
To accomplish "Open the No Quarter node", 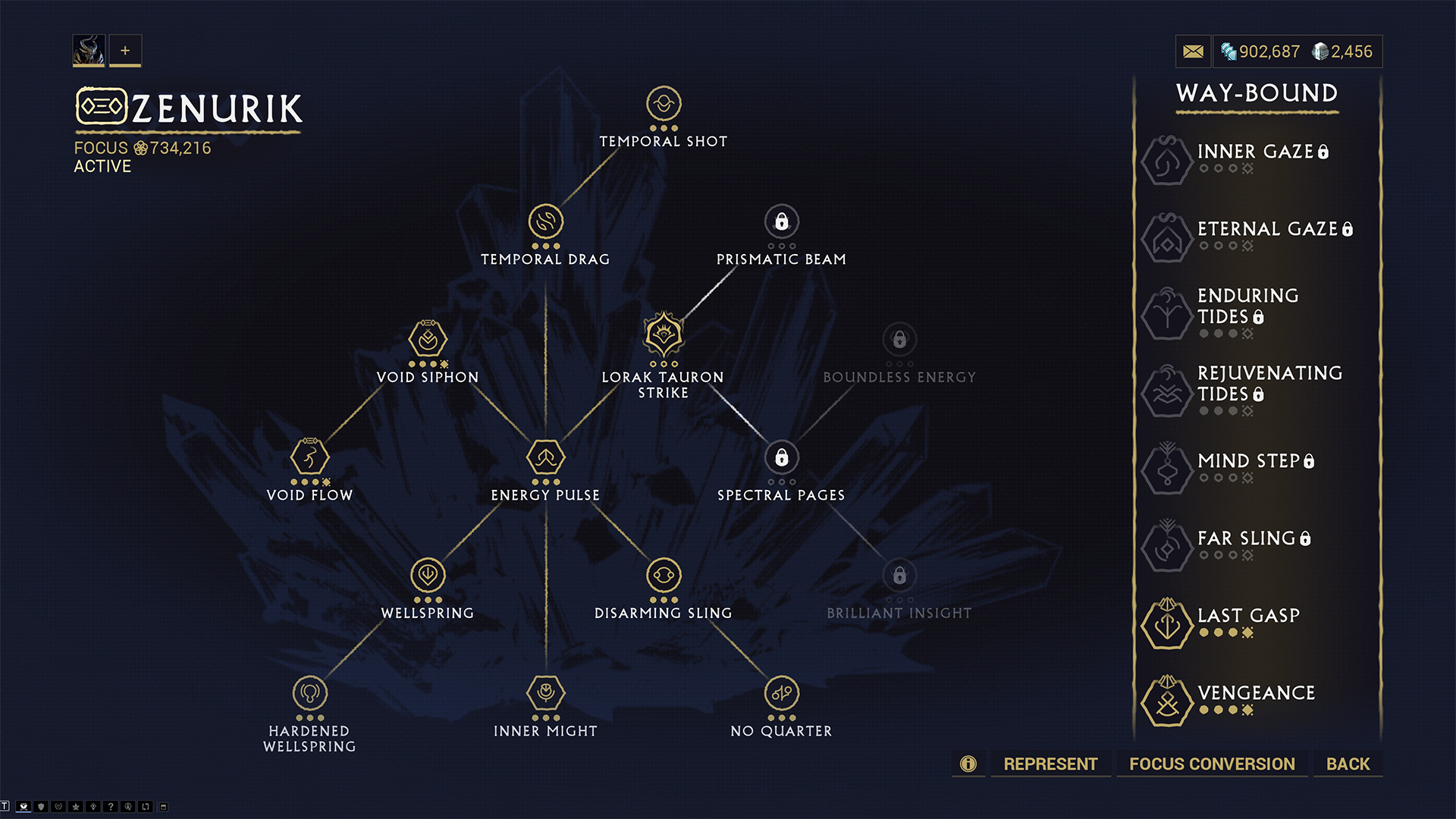I will [x=781, y=692].
